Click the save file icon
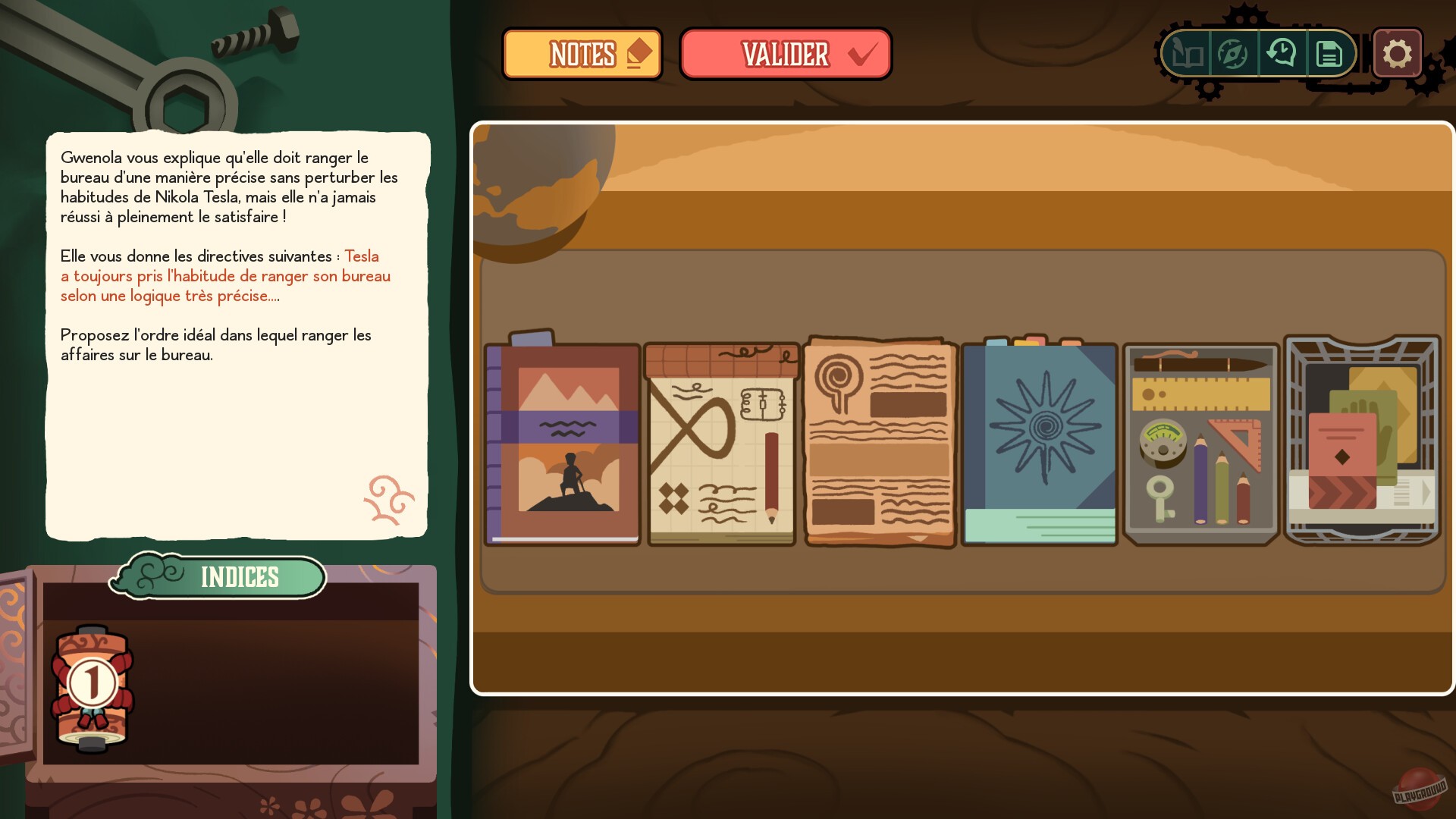 coord(1329,54)
